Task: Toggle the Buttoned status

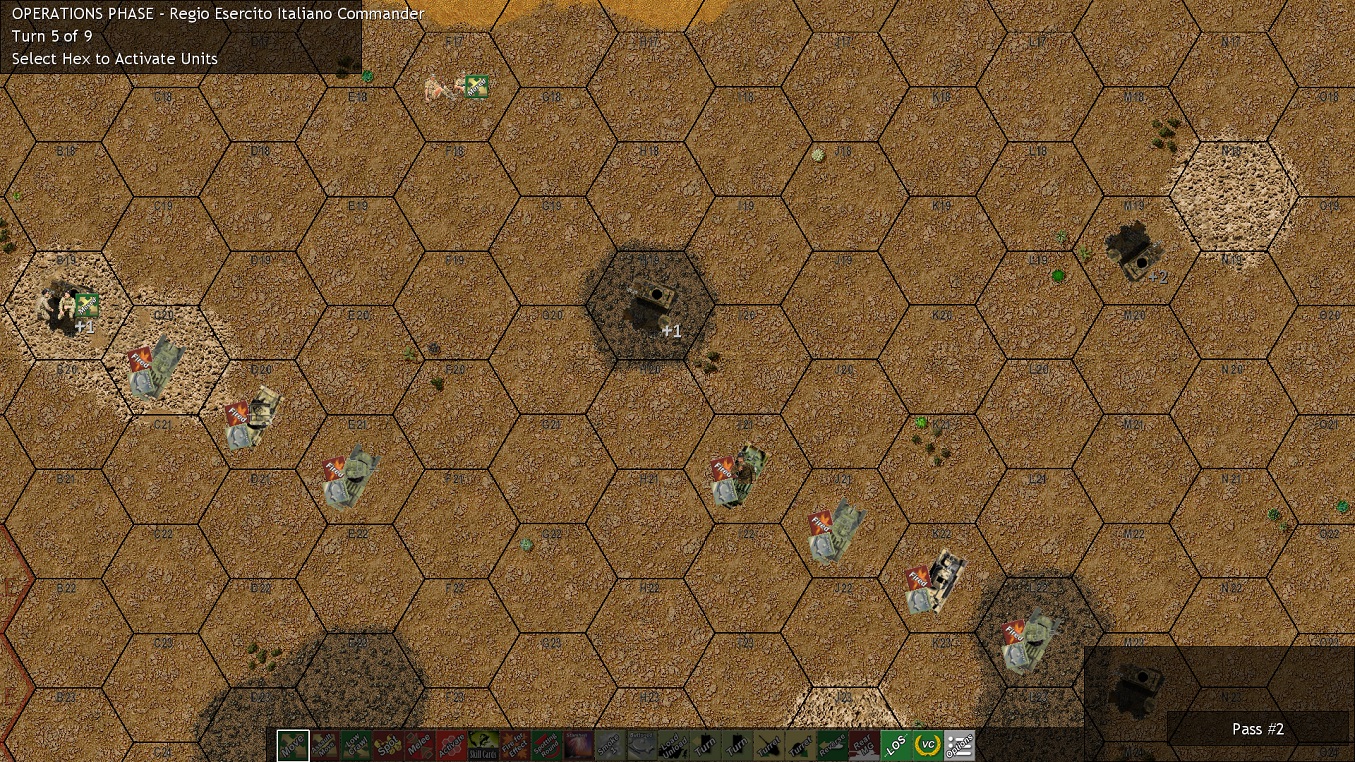Action: coord(644,745)
